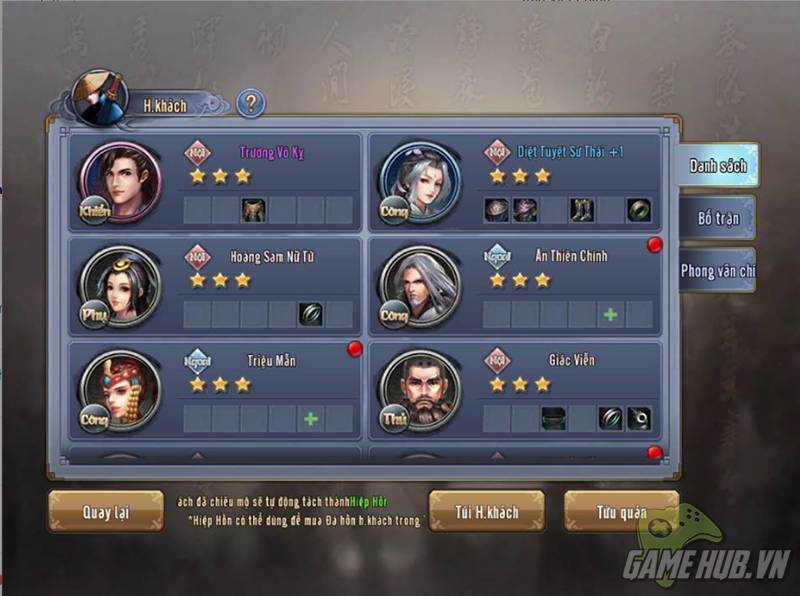The width and height of the screenshot is (800, 596).
Task: Pick Ân Thiên Chính hero portrait
Action: pos(419,286)
